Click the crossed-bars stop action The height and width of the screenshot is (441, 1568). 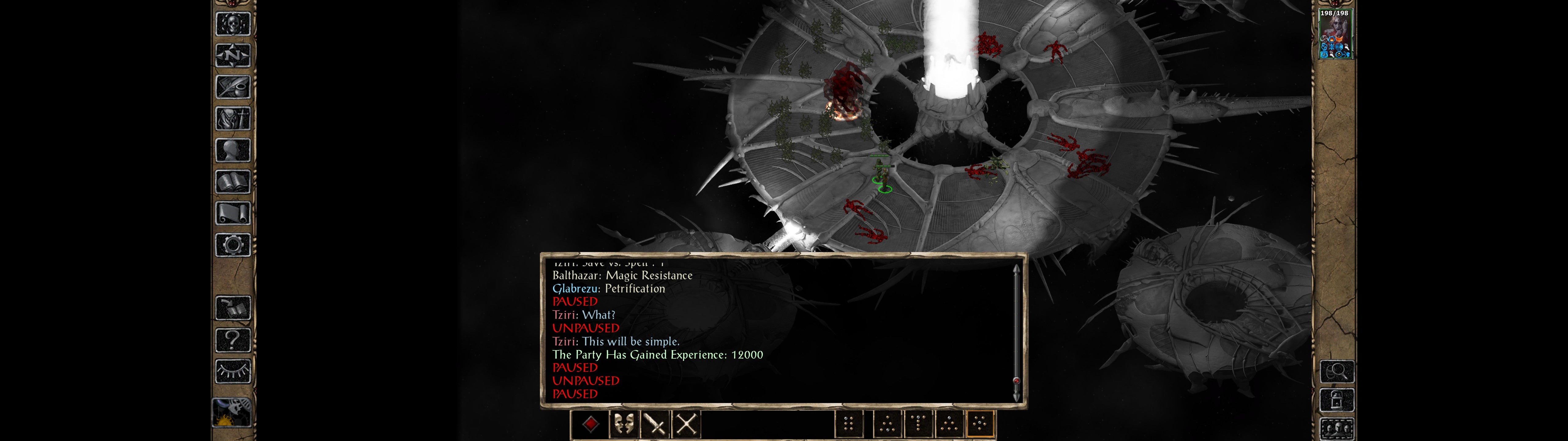[x=686, y=424]
